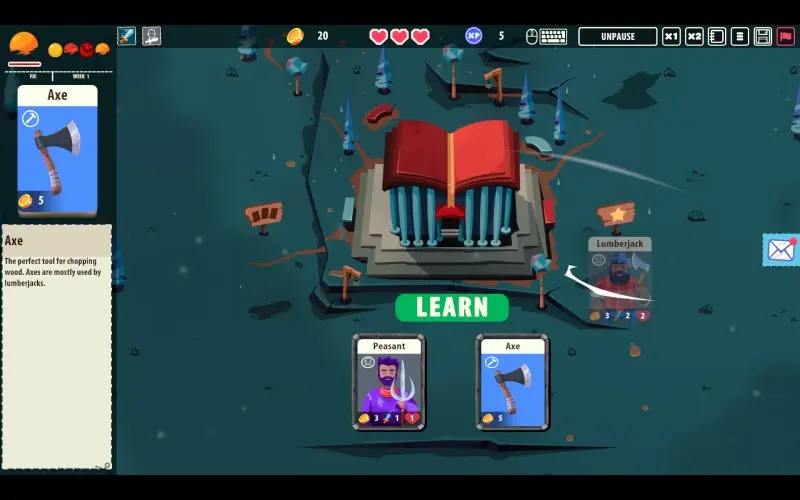Unpause the game
Screen dimensions: 800x500
coord(617,37)
